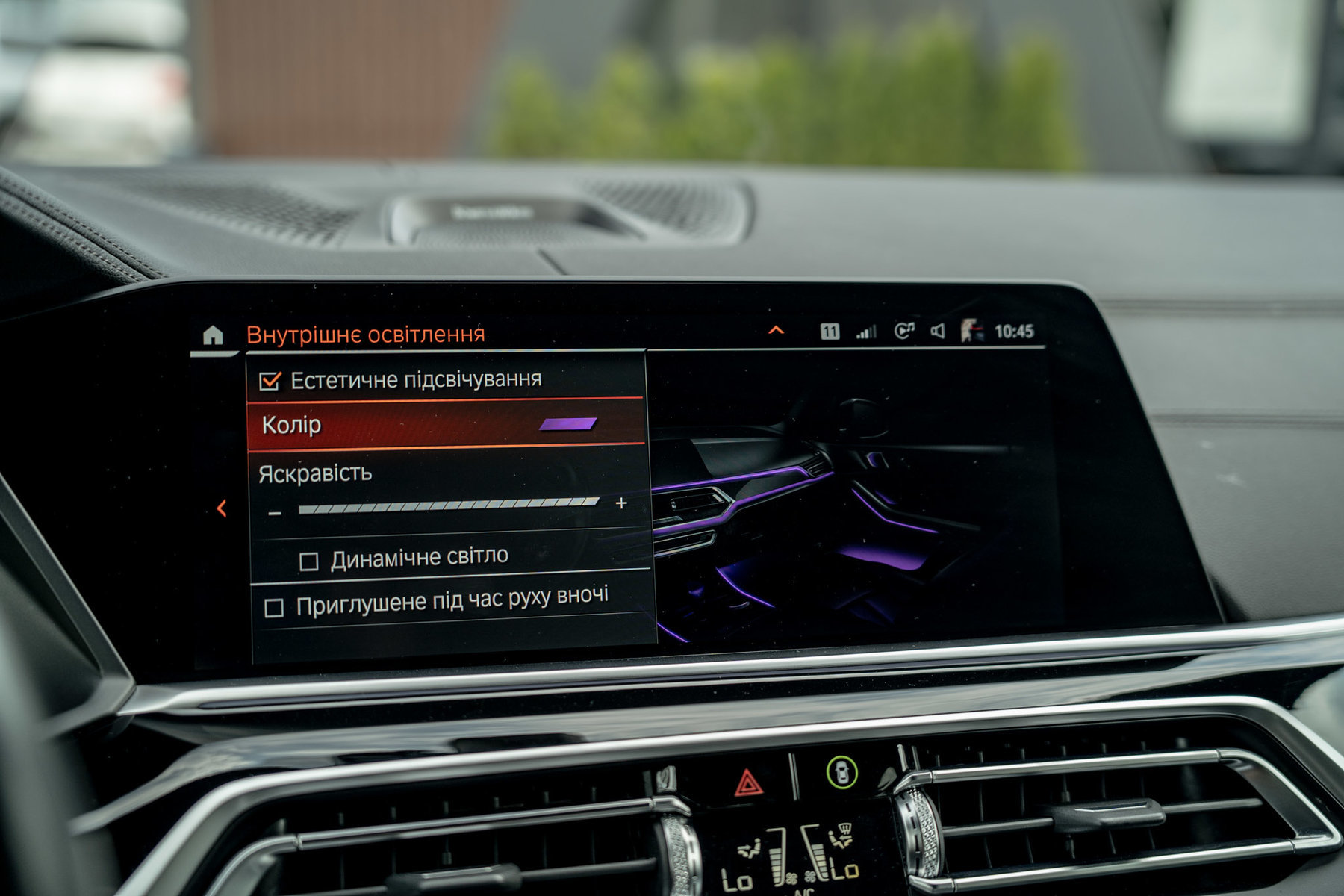Screen dimensions: 1344x896
Task: Set brightness on the Яскравість slider bar
Action: (448, 506)
